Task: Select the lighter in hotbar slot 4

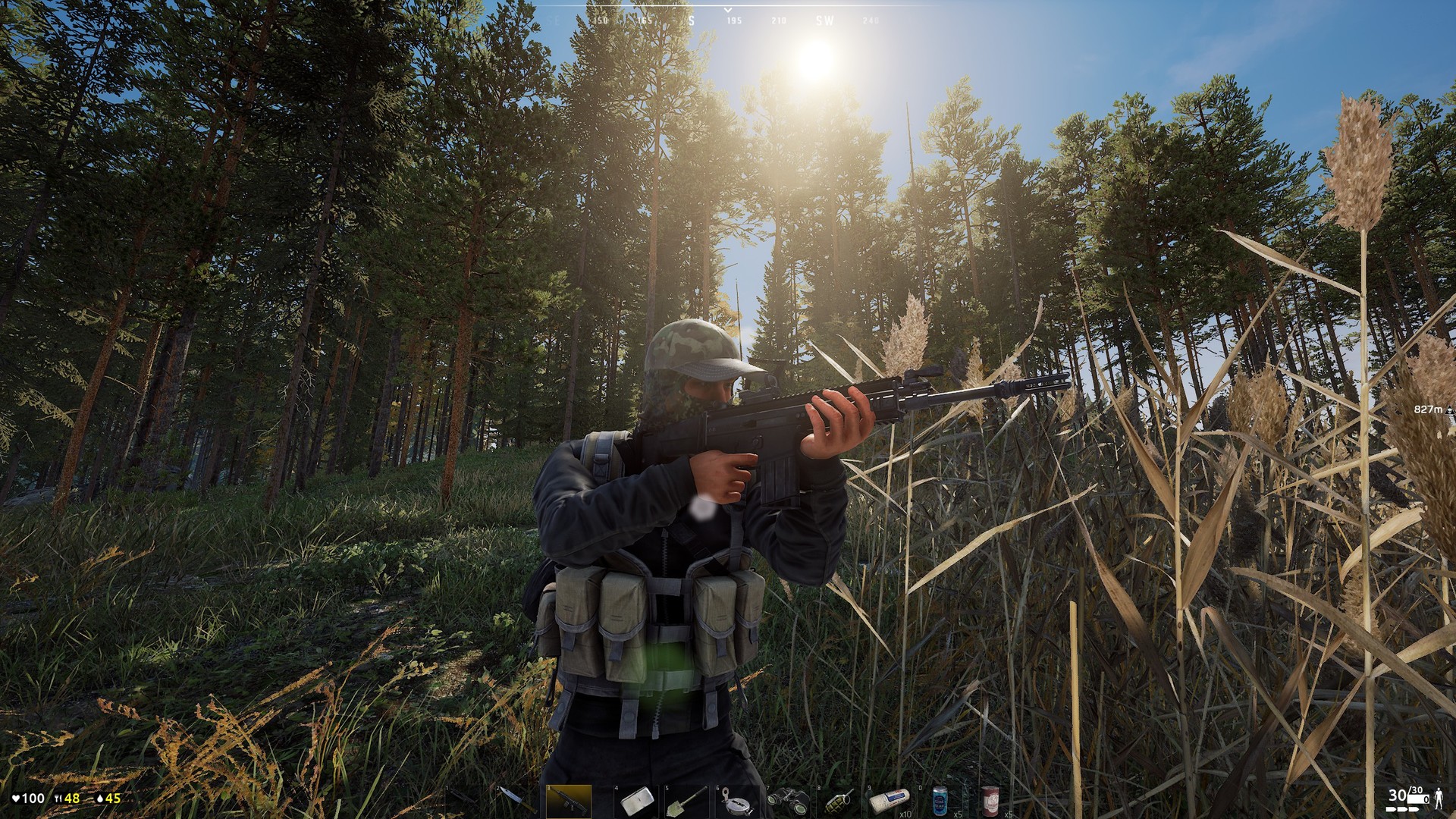Action: tap(637, 802)
